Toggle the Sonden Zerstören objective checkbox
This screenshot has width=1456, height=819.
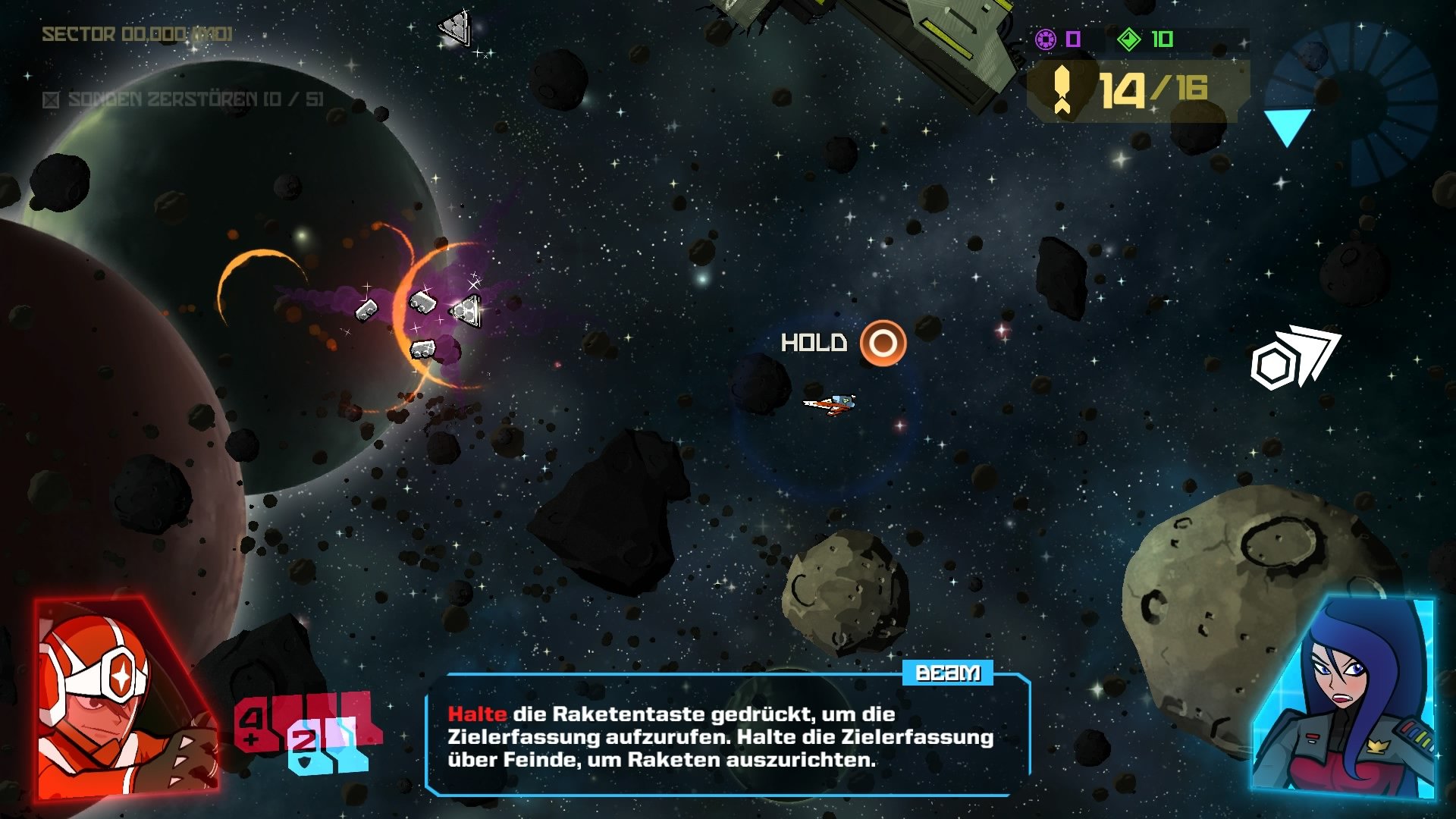(50, 99)
